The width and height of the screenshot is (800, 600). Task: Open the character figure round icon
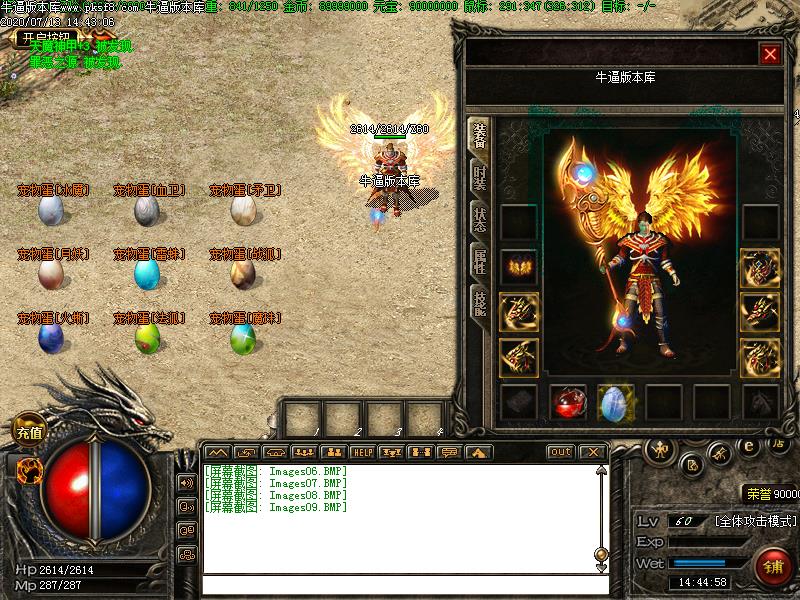(x=659, y=449)
